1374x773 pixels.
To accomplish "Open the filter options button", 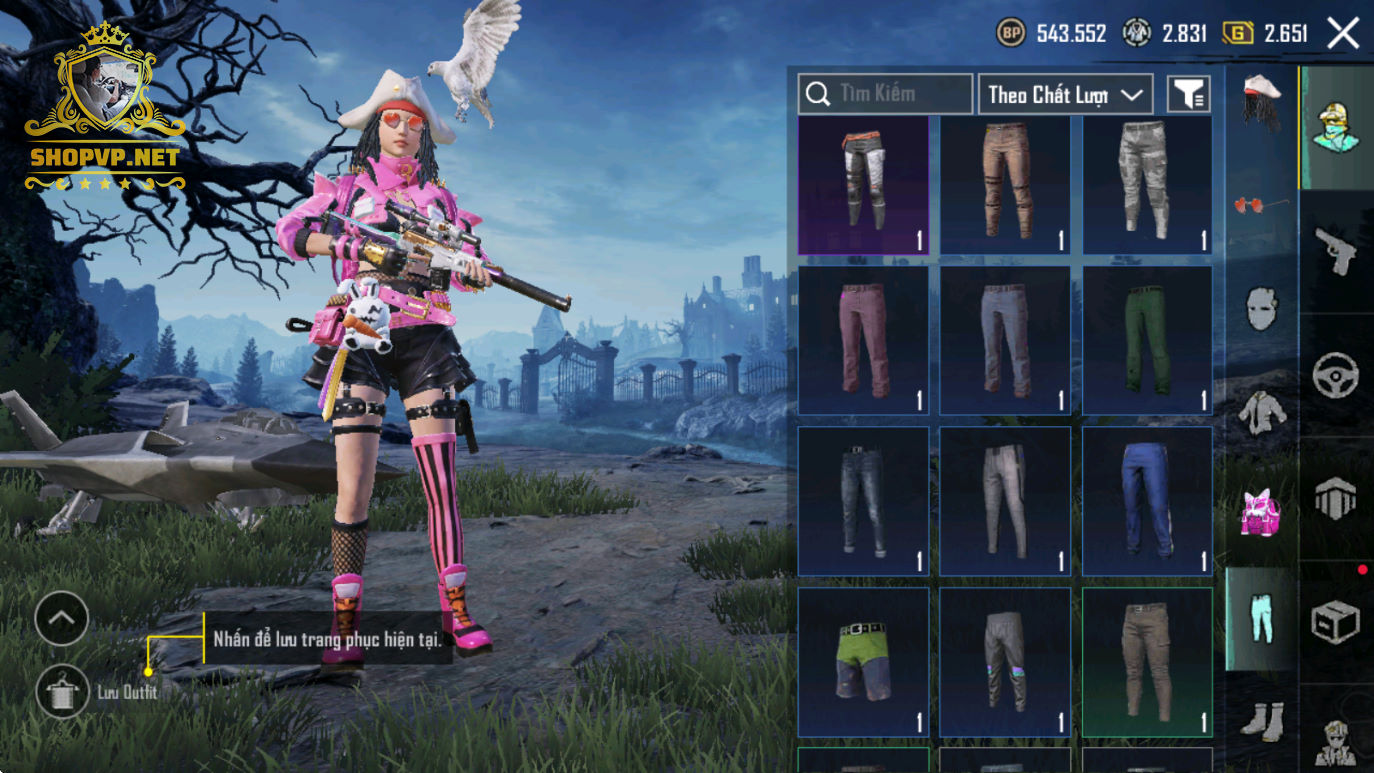I will (x=1189, y=94).
